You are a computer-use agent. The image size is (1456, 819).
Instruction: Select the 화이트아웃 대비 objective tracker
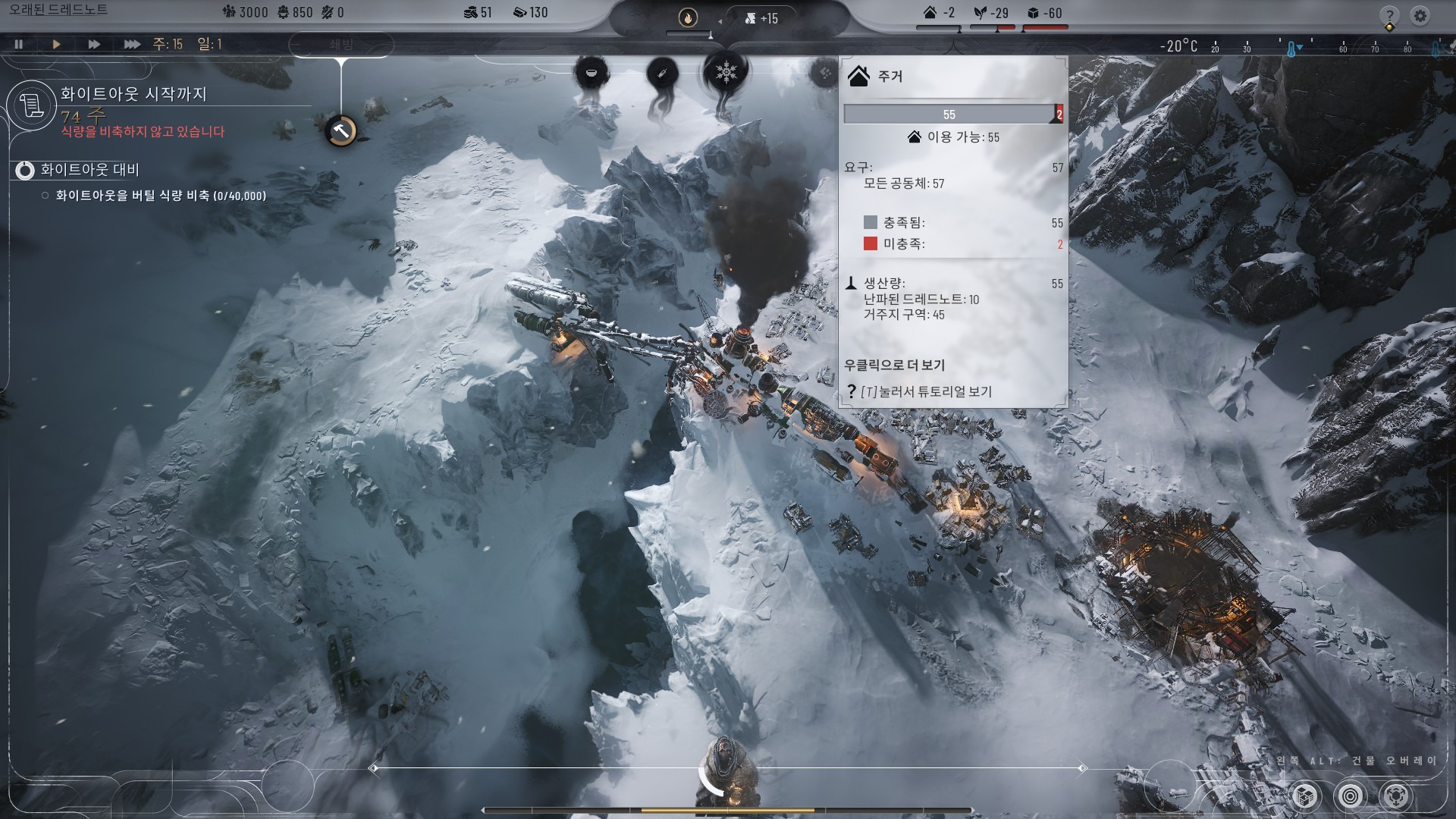tap(89, 170)
